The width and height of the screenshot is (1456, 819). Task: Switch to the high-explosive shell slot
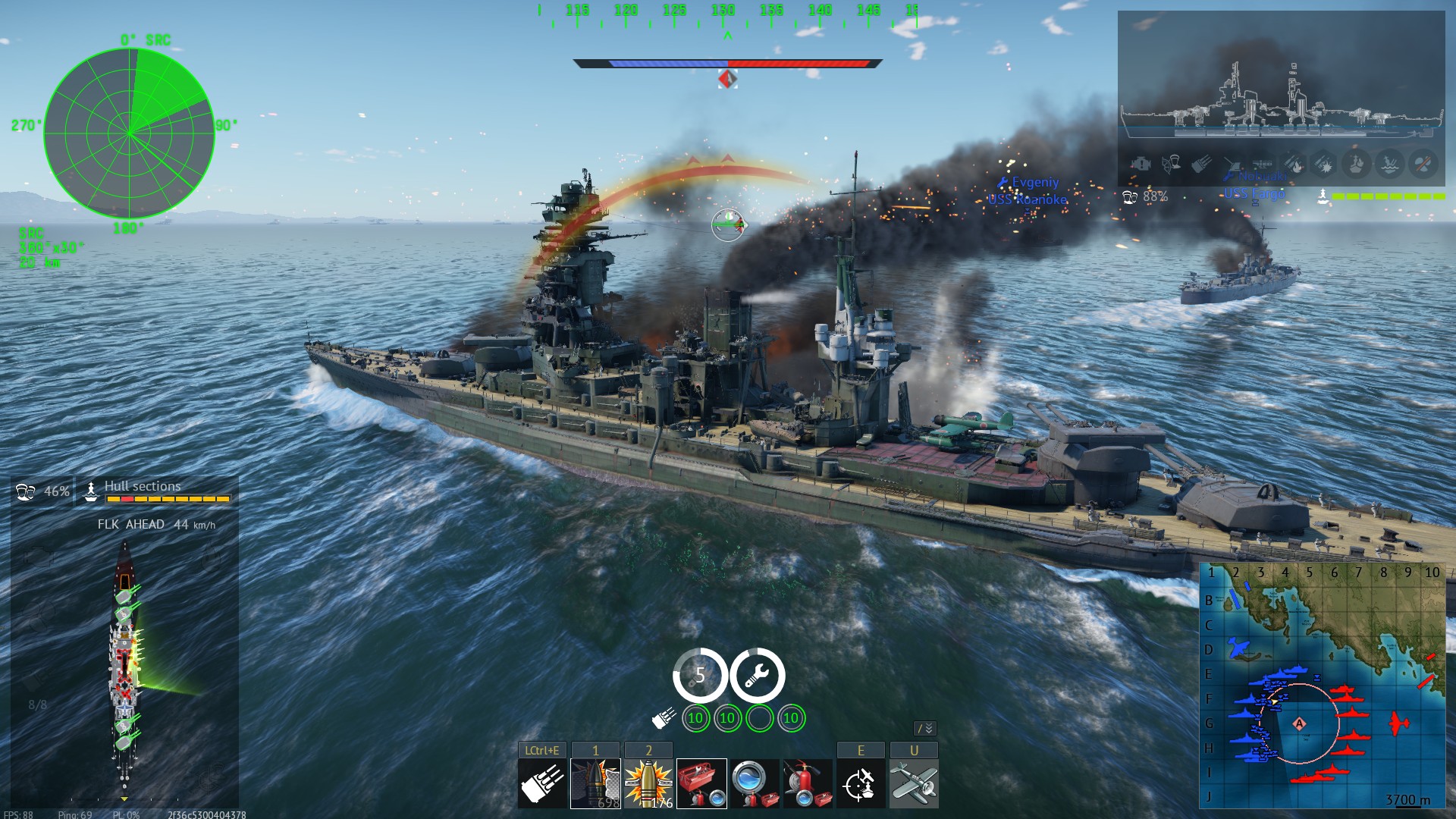coord(648,783)
